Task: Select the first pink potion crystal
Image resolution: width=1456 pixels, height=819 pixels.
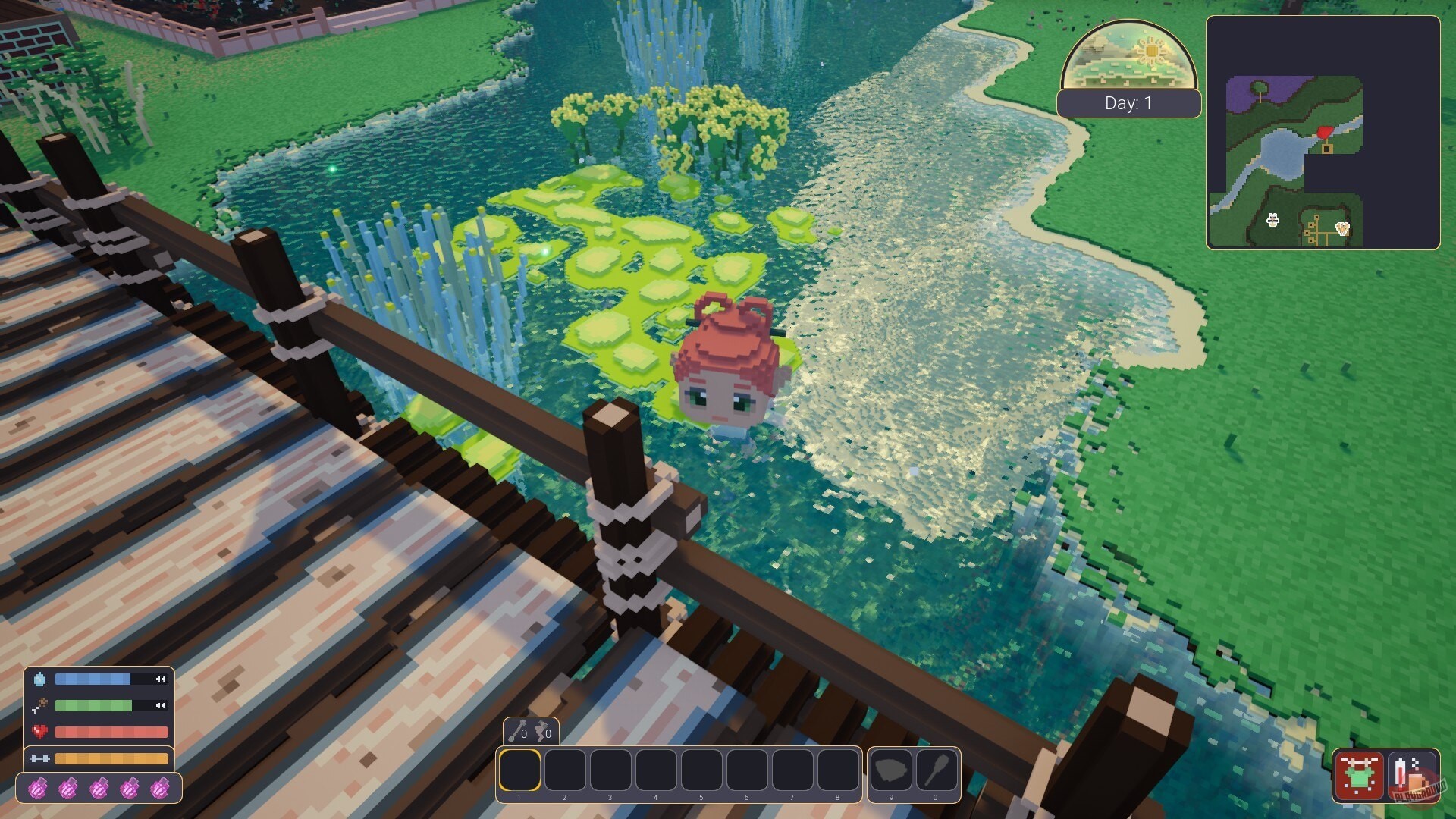Action: (39, 787)
